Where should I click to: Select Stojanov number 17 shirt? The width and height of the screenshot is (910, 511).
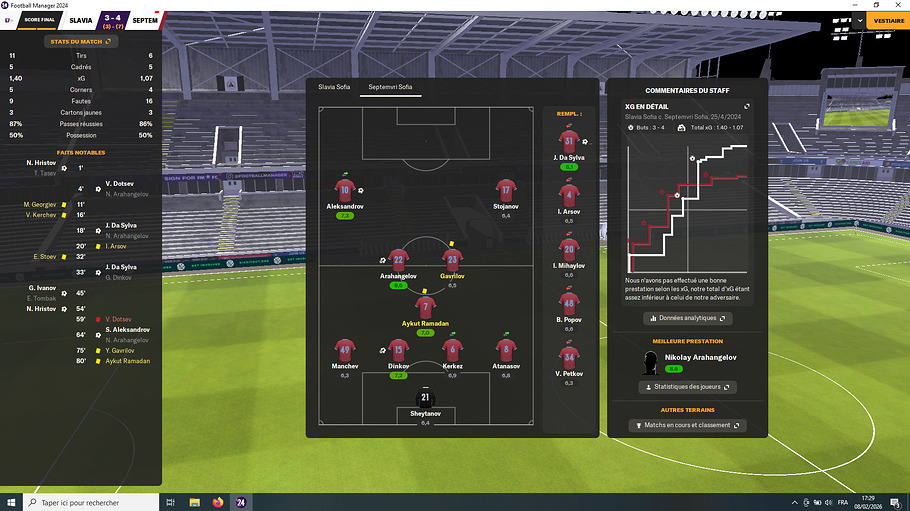tap(506, 190)
